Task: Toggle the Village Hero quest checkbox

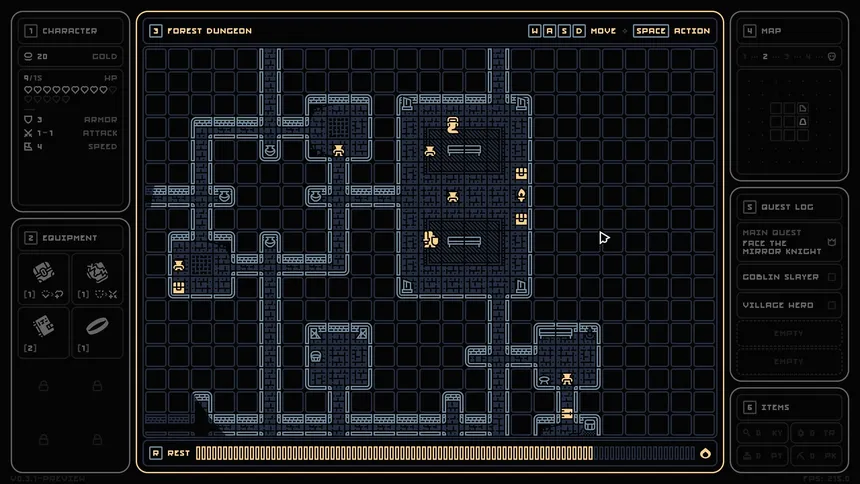Action: [x=832, y=305]
